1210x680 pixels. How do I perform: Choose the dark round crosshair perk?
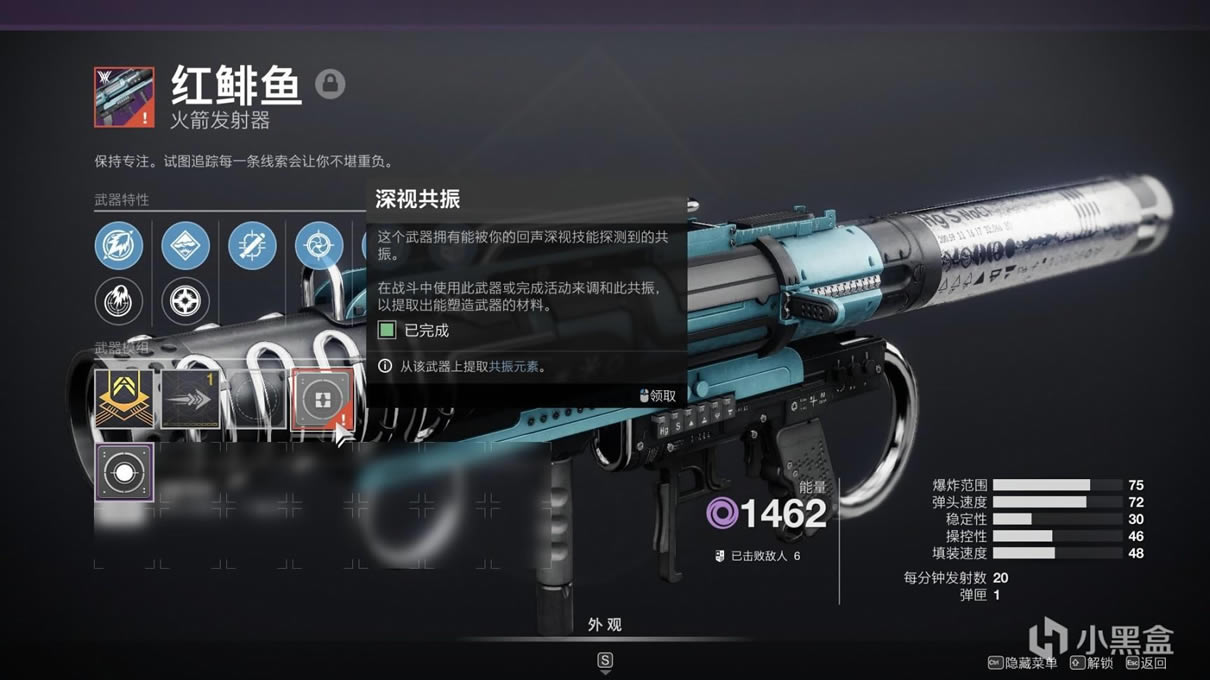185,300
